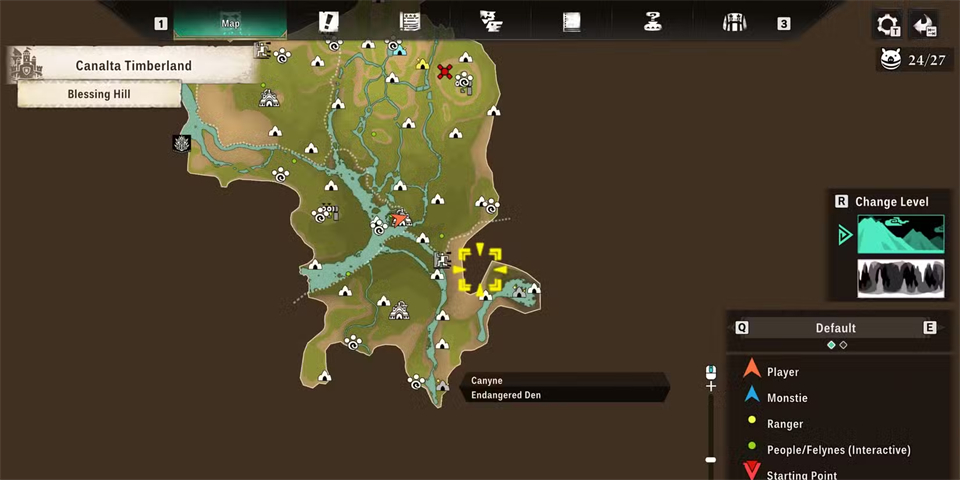
Task: Select the yellow tent marker on map
Action: [x=422, y=65]
